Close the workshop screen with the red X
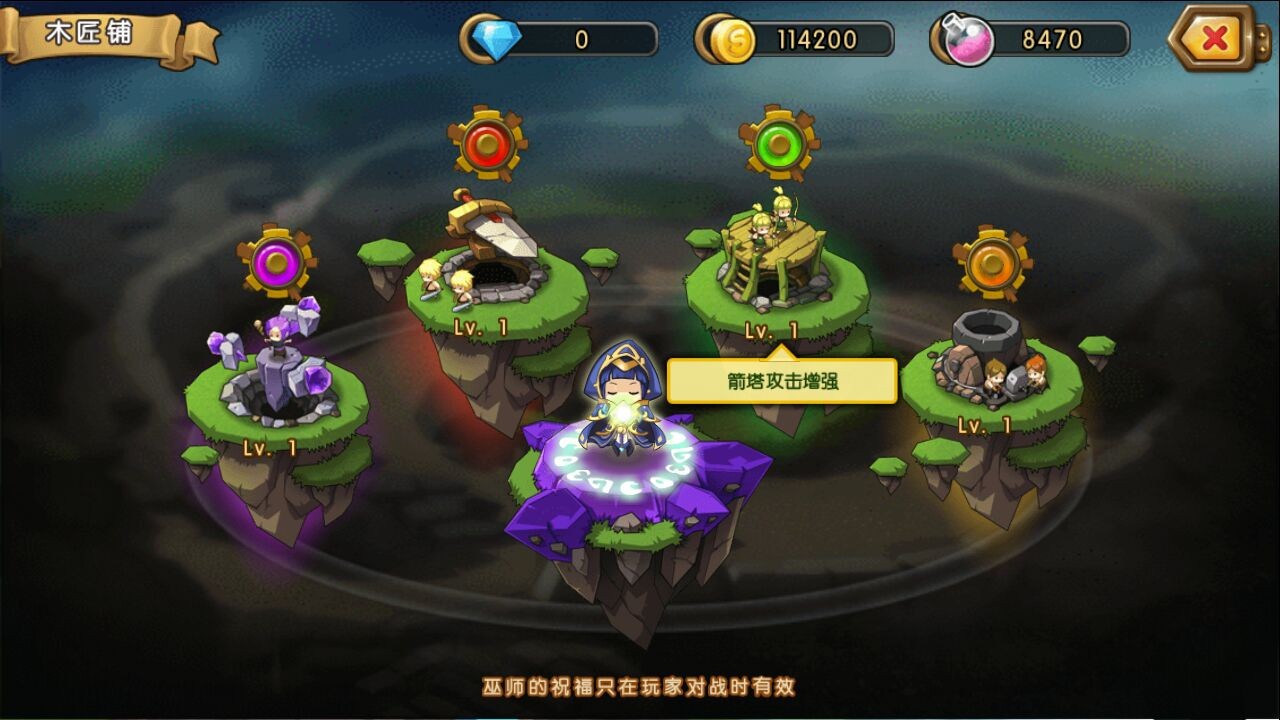 (1213, 39)
